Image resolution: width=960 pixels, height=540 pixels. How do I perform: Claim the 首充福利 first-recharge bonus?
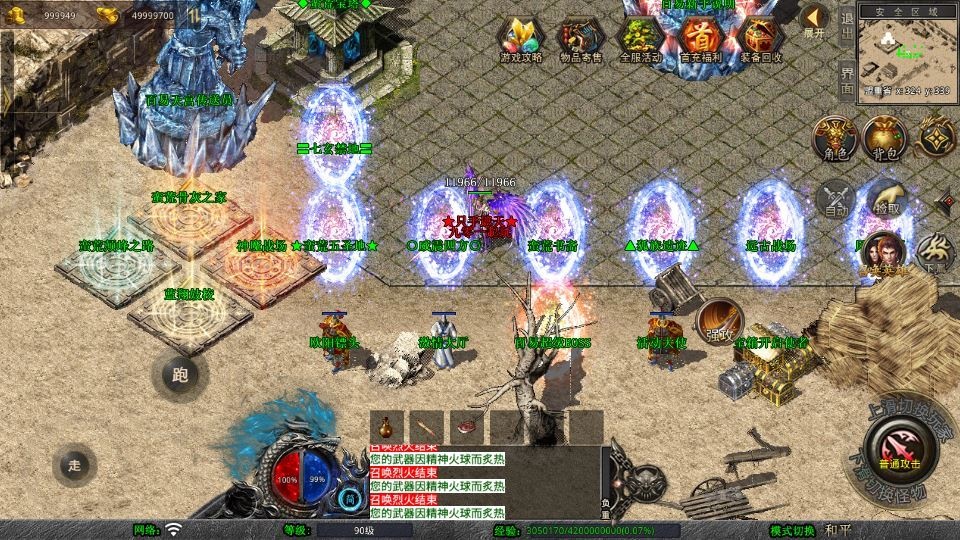(x=700, y=40)
